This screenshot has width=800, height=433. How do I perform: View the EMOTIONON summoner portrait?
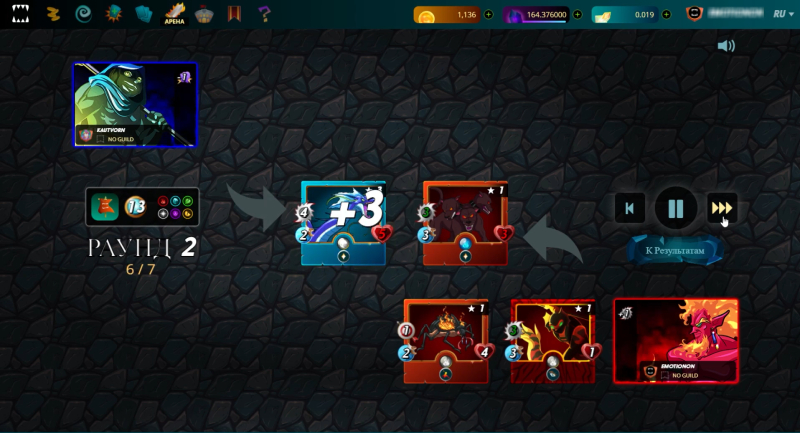point(676,340)
